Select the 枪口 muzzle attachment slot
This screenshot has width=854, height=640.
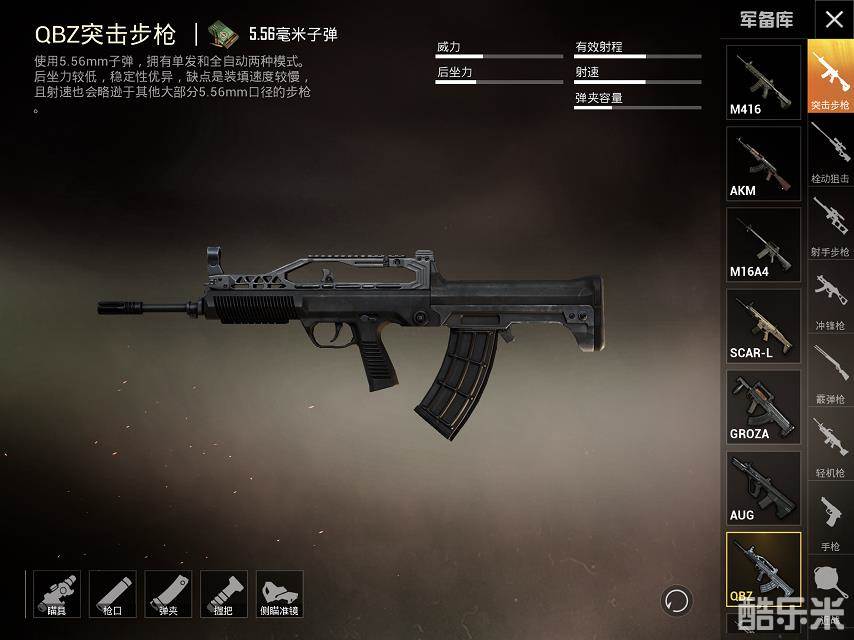[x=113, y=594]
